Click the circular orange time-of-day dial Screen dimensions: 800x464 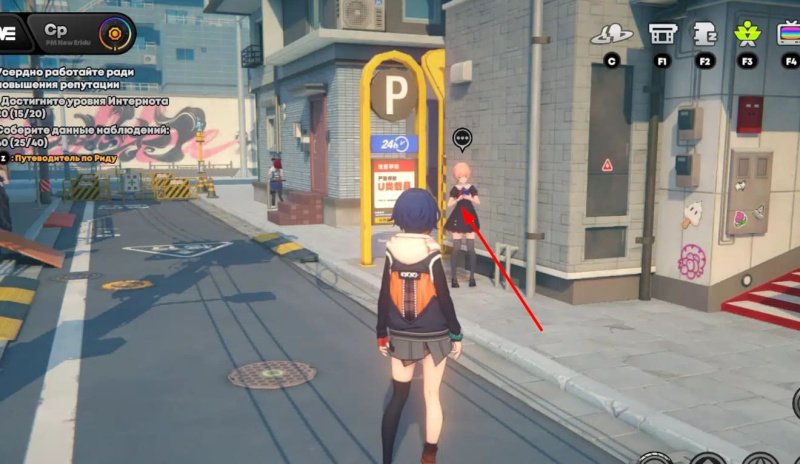click(119, 35)
